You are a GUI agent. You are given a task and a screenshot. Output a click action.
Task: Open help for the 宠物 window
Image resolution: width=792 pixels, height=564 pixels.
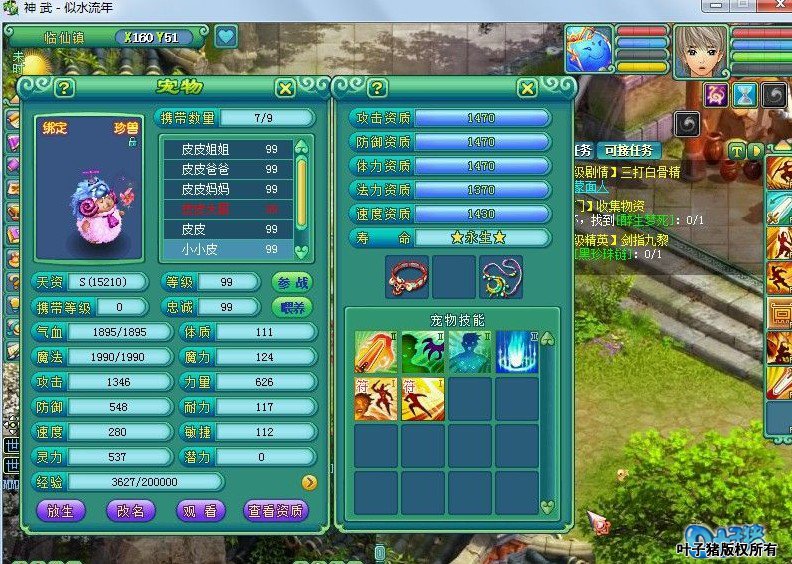pos(65,89)
